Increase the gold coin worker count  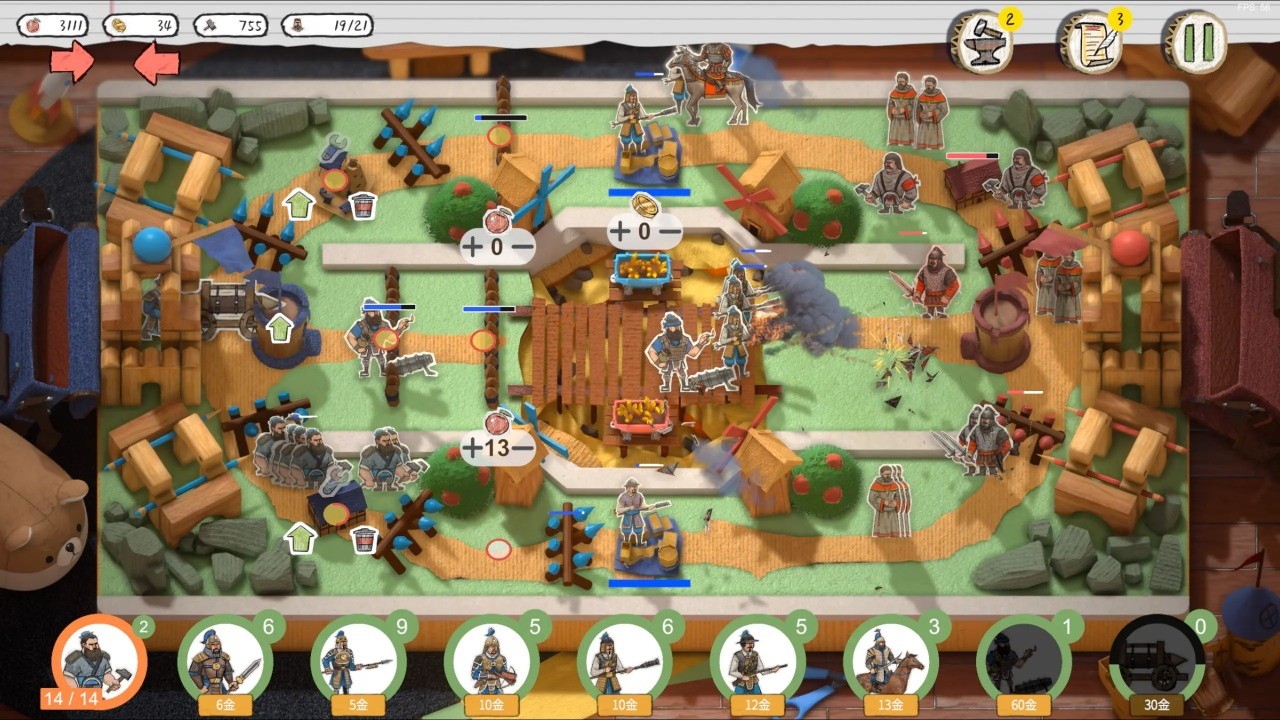click(x=620, y=232)
